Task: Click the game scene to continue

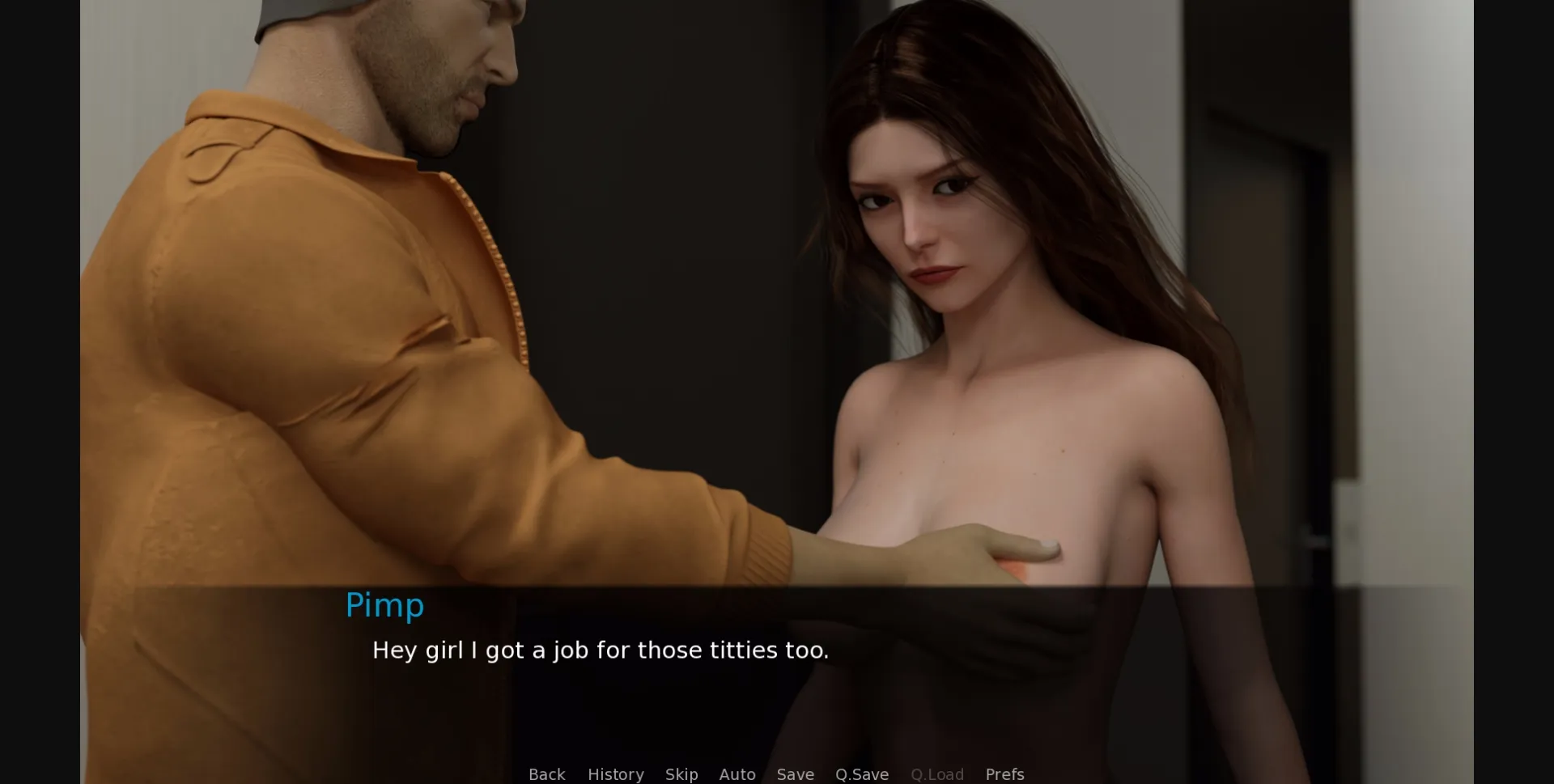Action: tap(777, 324)
